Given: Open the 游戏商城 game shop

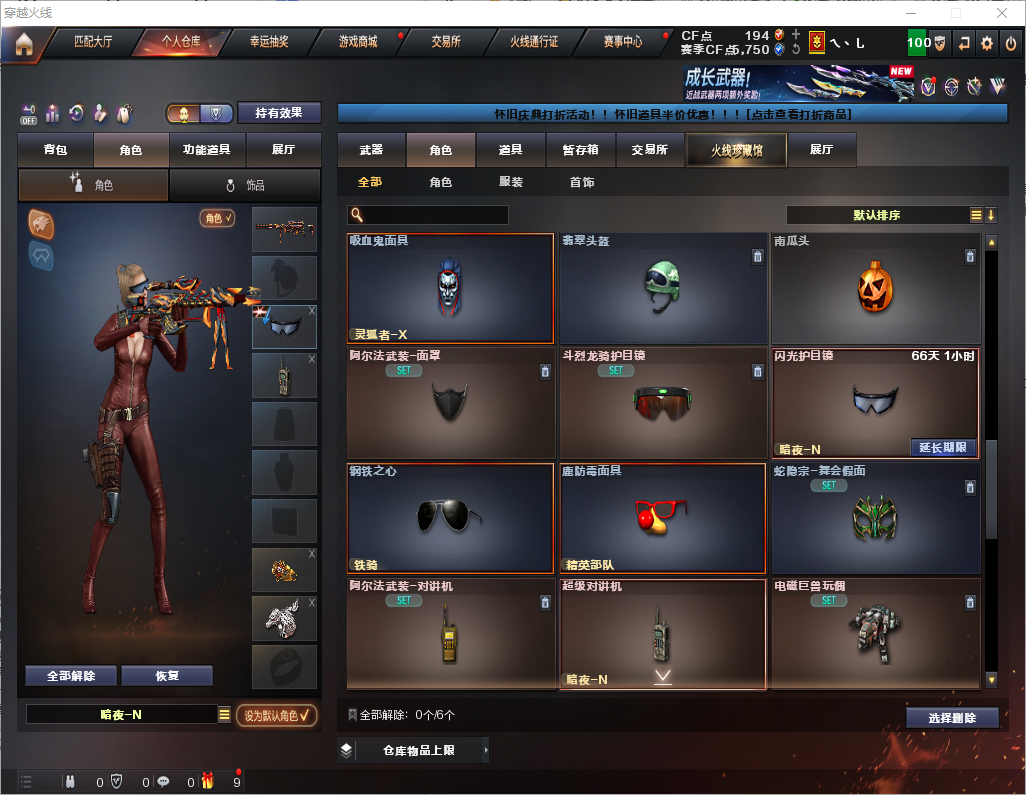Looking at the screenshot, I should (358, 42).
